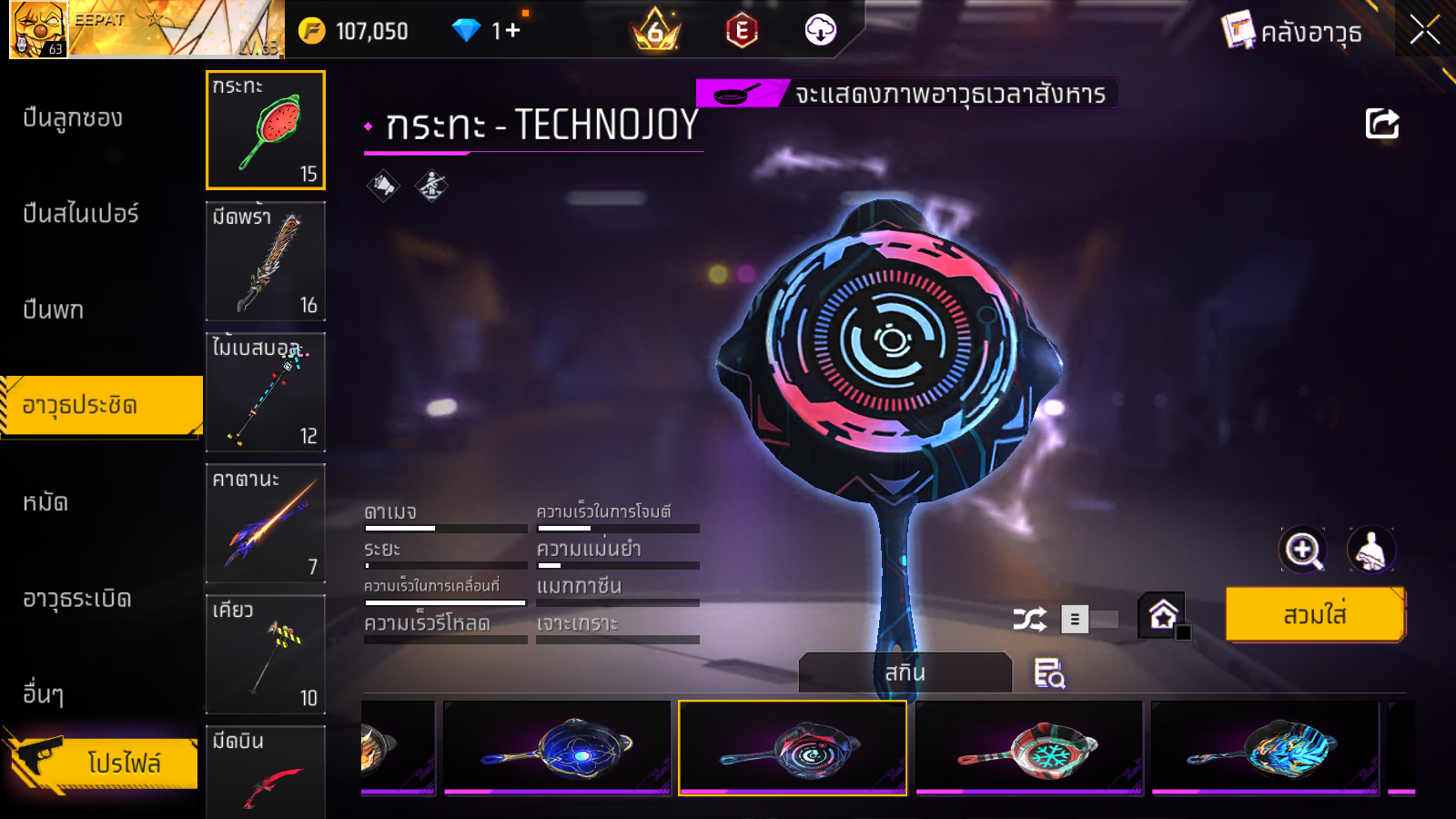This screenshot has width=1456, height=819.
Task: Switch to ปืนสไนเปอร์ sniper category
Action: click(81, 214)
